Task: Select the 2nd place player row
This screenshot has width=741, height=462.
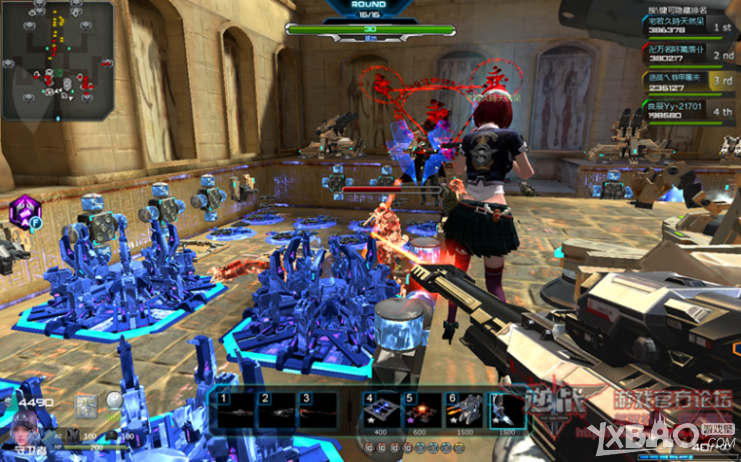Action: (x=688, y=53)
